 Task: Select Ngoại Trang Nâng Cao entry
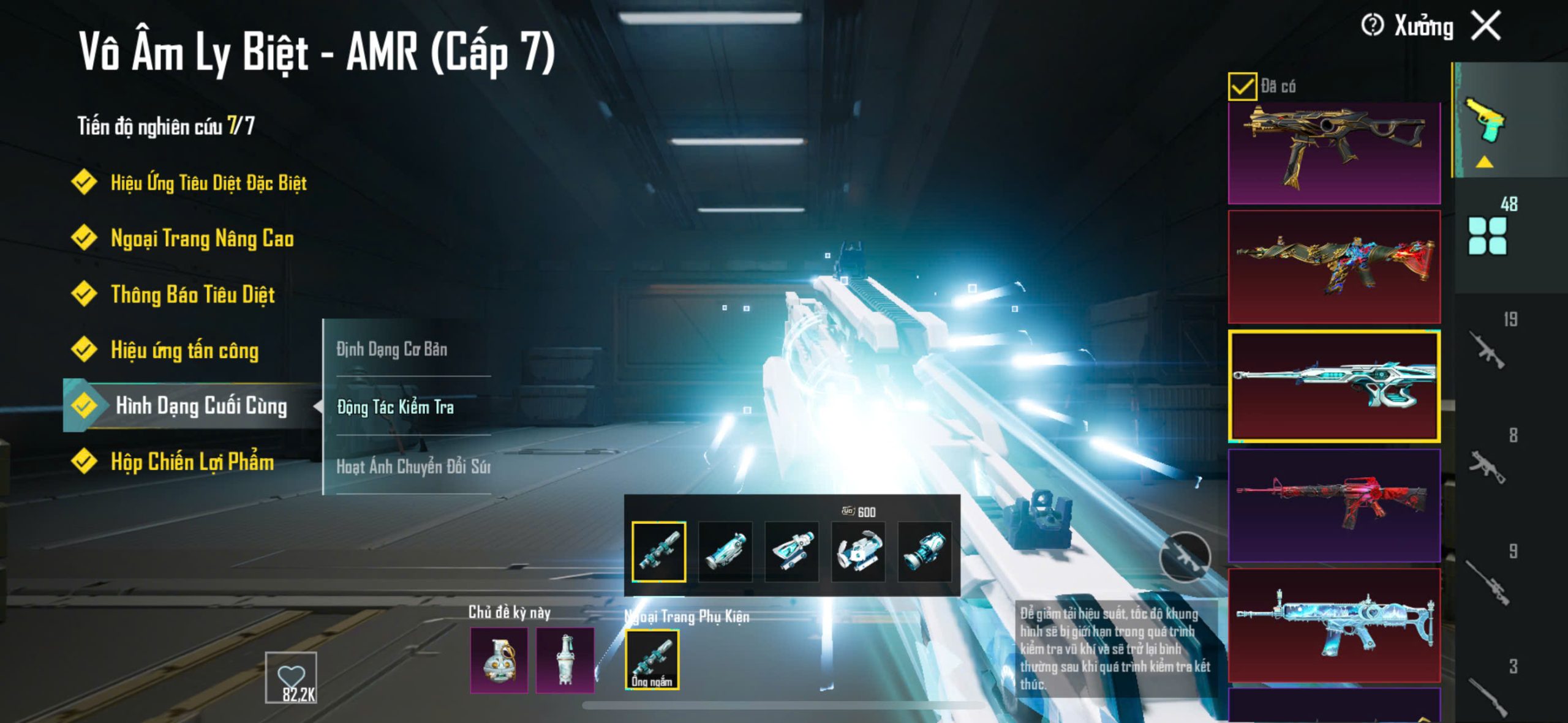tap(202, 238)
